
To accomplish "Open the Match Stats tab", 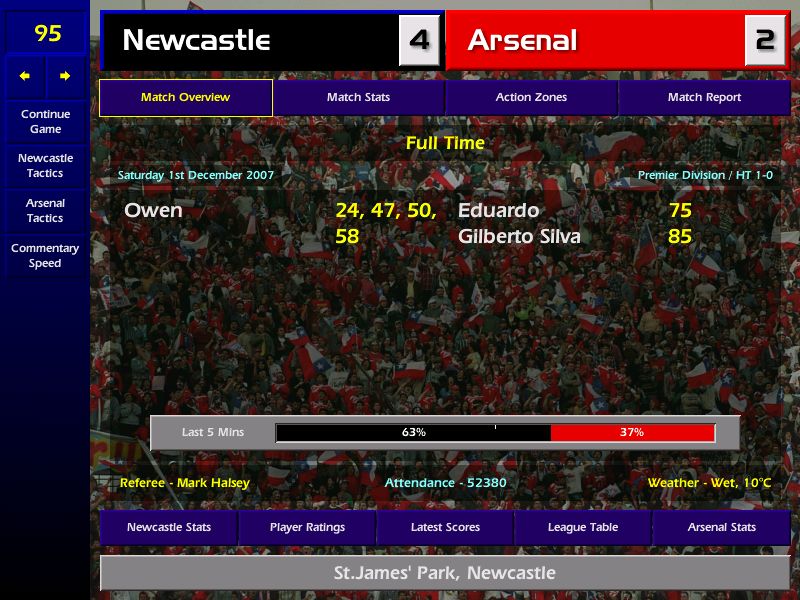I will (358, 97).
